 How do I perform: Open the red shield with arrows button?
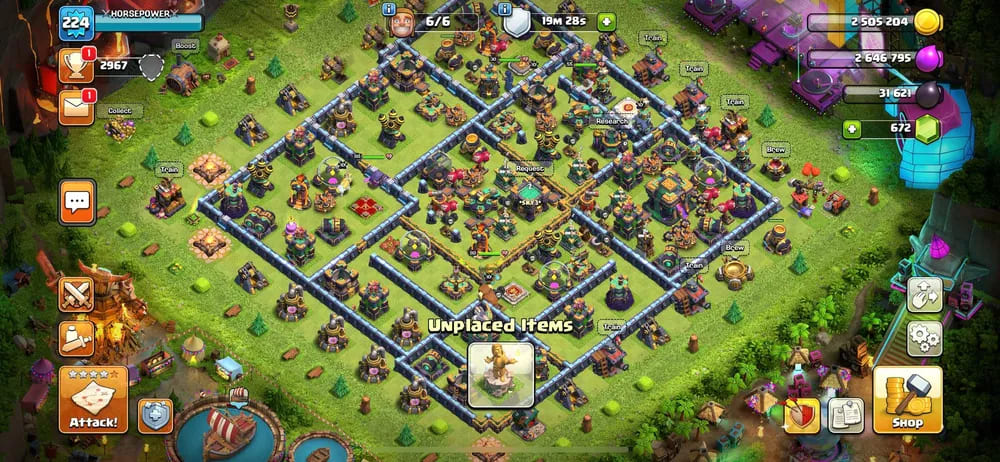point(800,414)
